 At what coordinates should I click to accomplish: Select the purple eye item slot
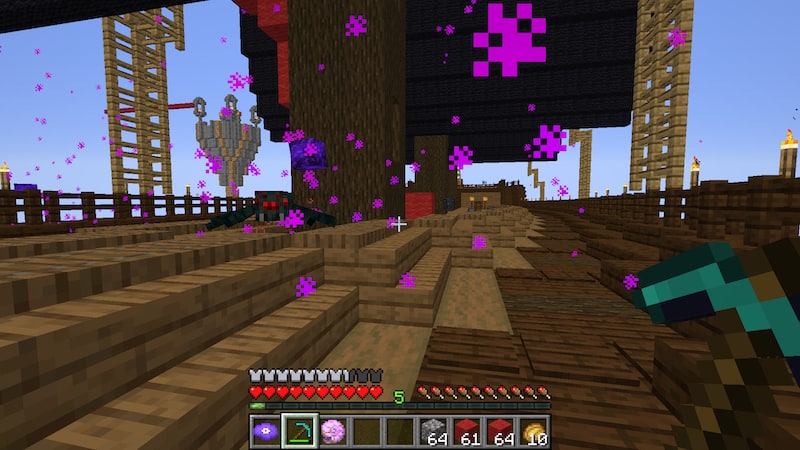[265, 431]
